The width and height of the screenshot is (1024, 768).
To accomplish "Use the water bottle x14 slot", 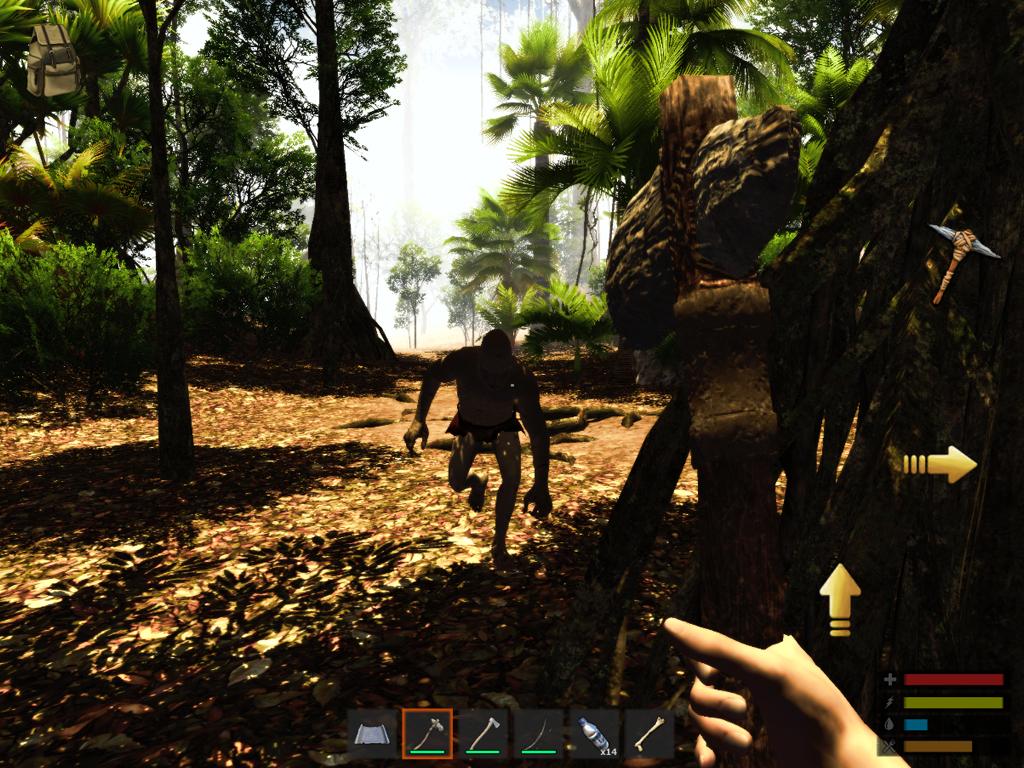I will 594,735.
